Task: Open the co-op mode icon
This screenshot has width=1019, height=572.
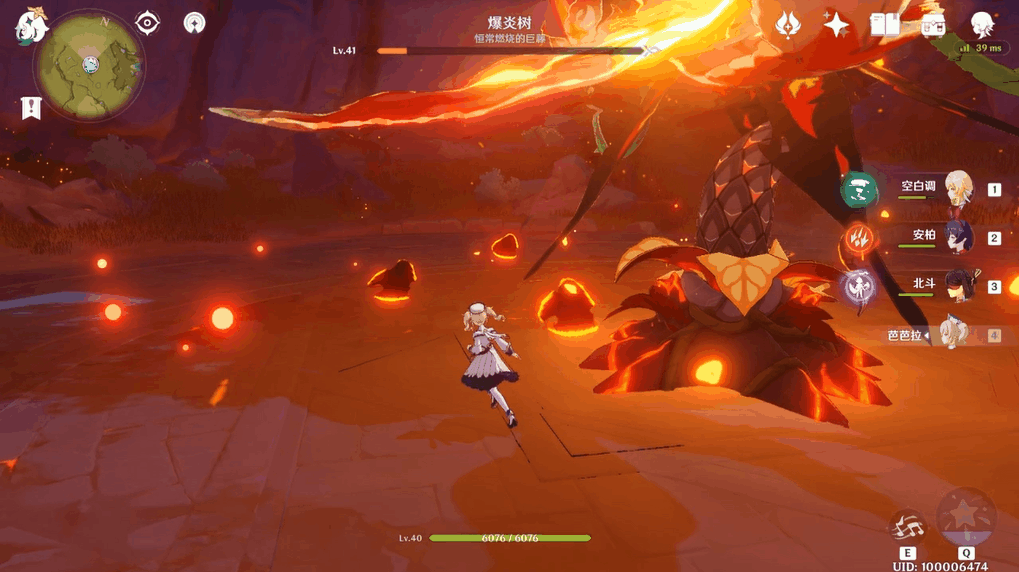Action: [194, 22]
